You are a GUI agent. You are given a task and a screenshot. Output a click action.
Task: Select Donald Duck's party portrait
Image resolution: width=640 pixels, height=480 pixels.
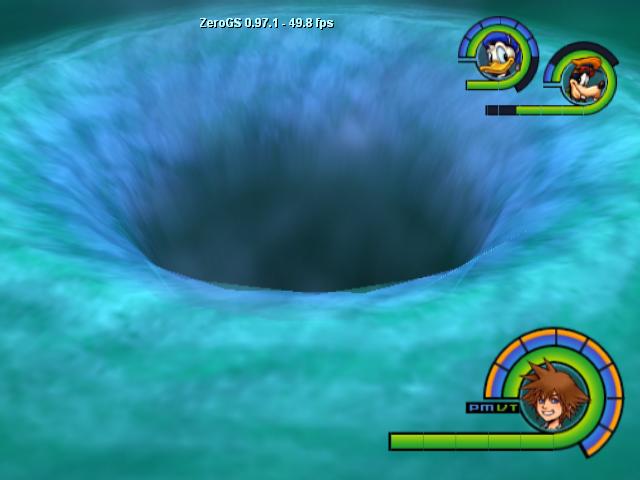pyautogui.click(x=495, y=57)
